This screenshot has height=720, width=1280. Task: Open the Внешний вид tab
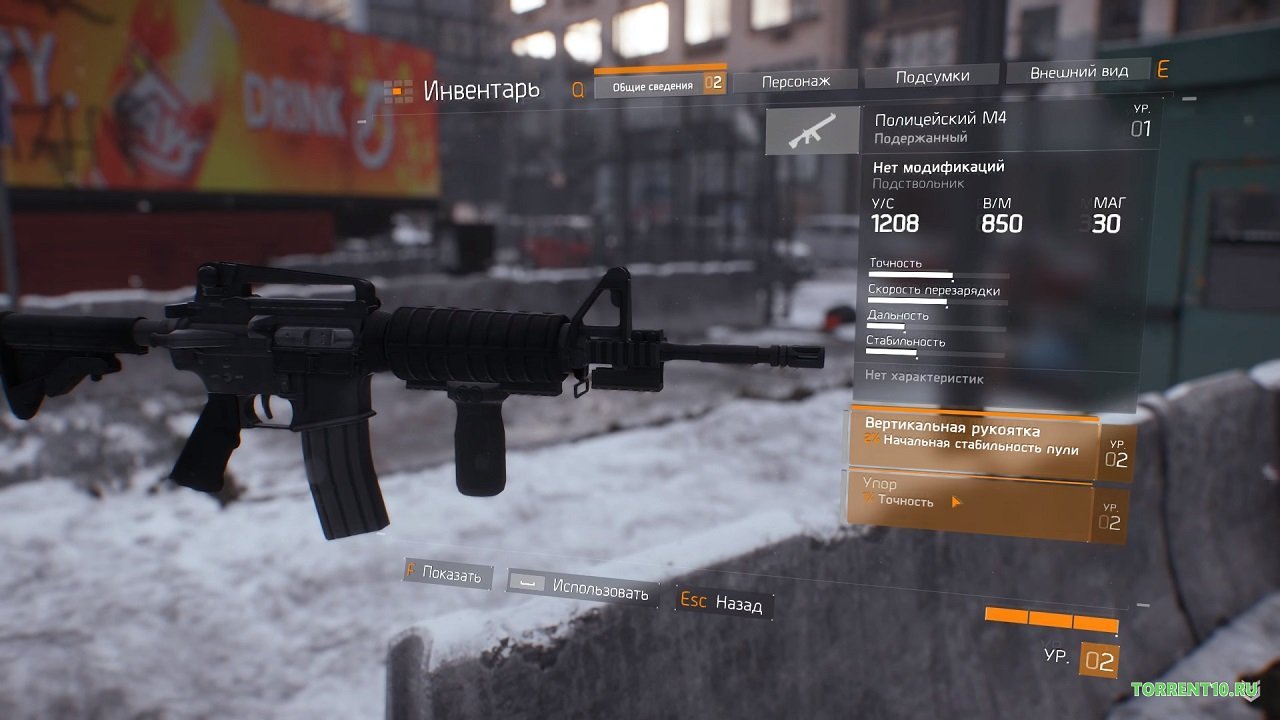point(1078,72)
